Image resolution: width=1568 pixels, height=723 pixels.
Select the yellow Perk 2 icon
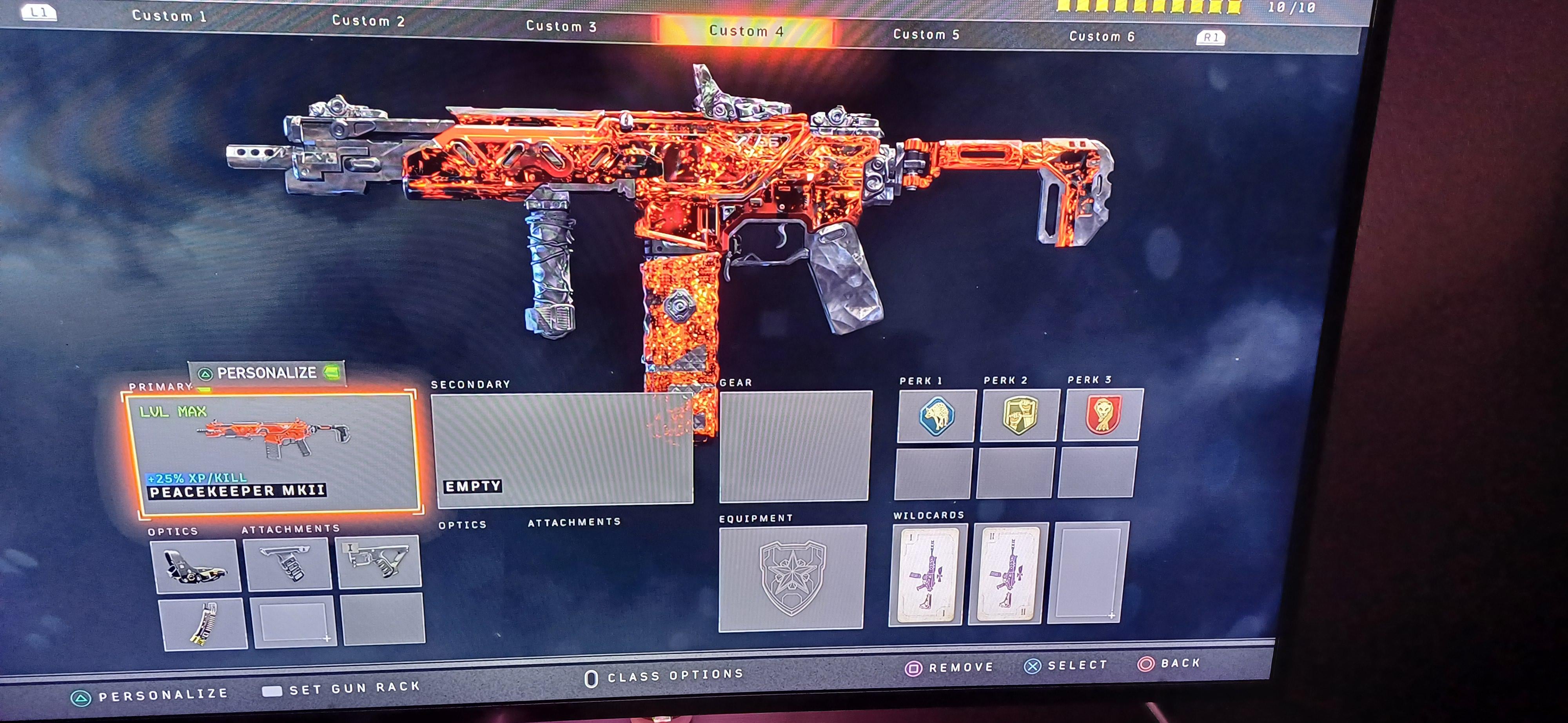click(x=1020, y=415)
